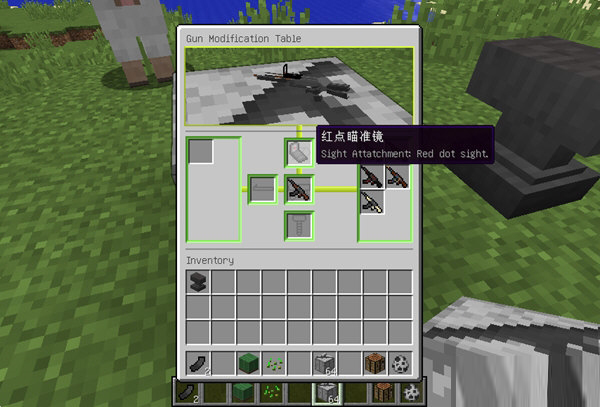600x407 pixels.
Task: Click the spotted spawn egg in the inventory window
Action: click(399, 363)
